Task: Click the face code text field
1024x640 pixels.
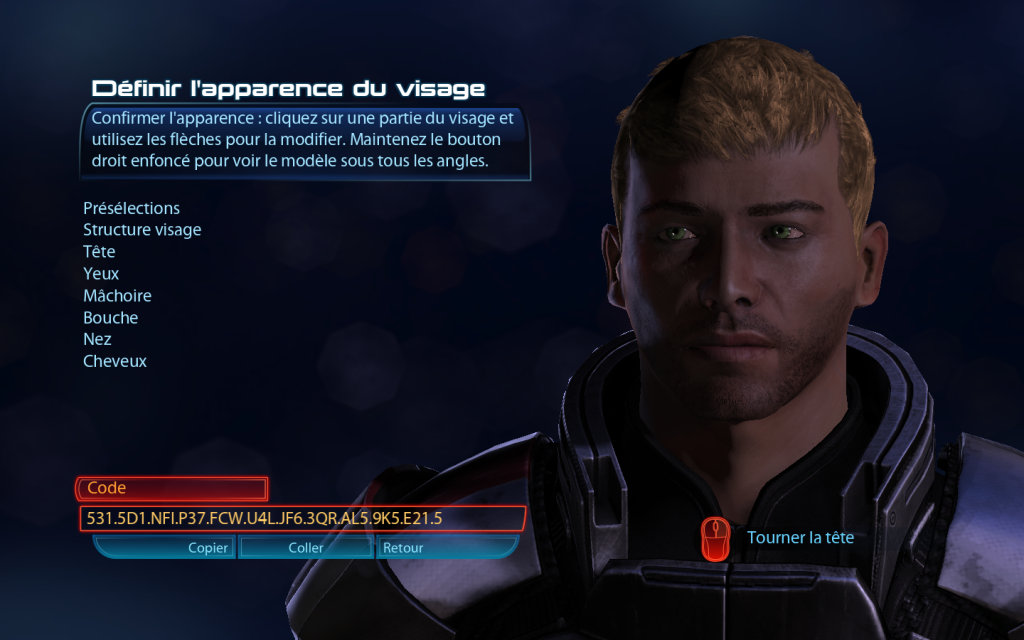Action: [x=301, y=518]
